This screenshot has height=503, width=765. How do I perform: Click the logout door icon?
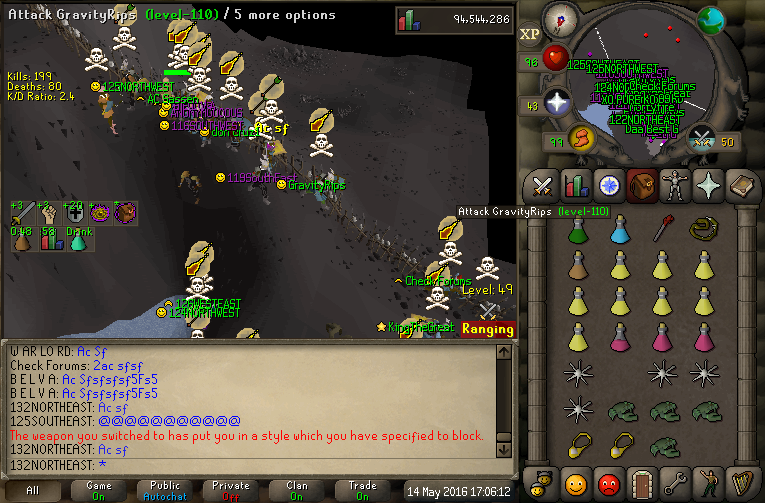point(641,482)
